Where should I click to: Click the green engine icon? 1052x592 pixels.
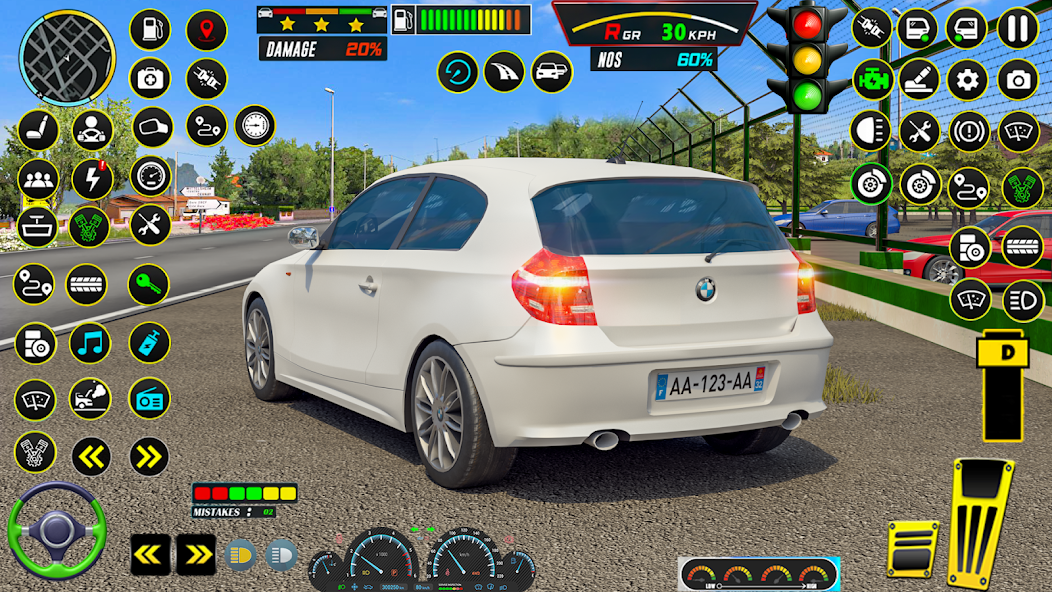872,79
